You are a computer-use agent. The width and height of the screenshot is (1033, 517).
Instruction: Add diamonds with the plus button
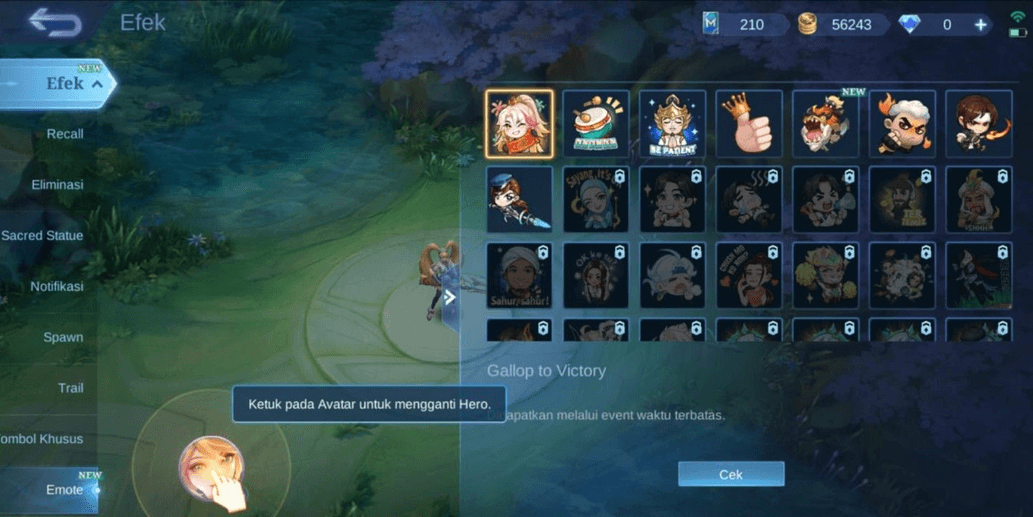pyautogui.click(x=981, y=24)
